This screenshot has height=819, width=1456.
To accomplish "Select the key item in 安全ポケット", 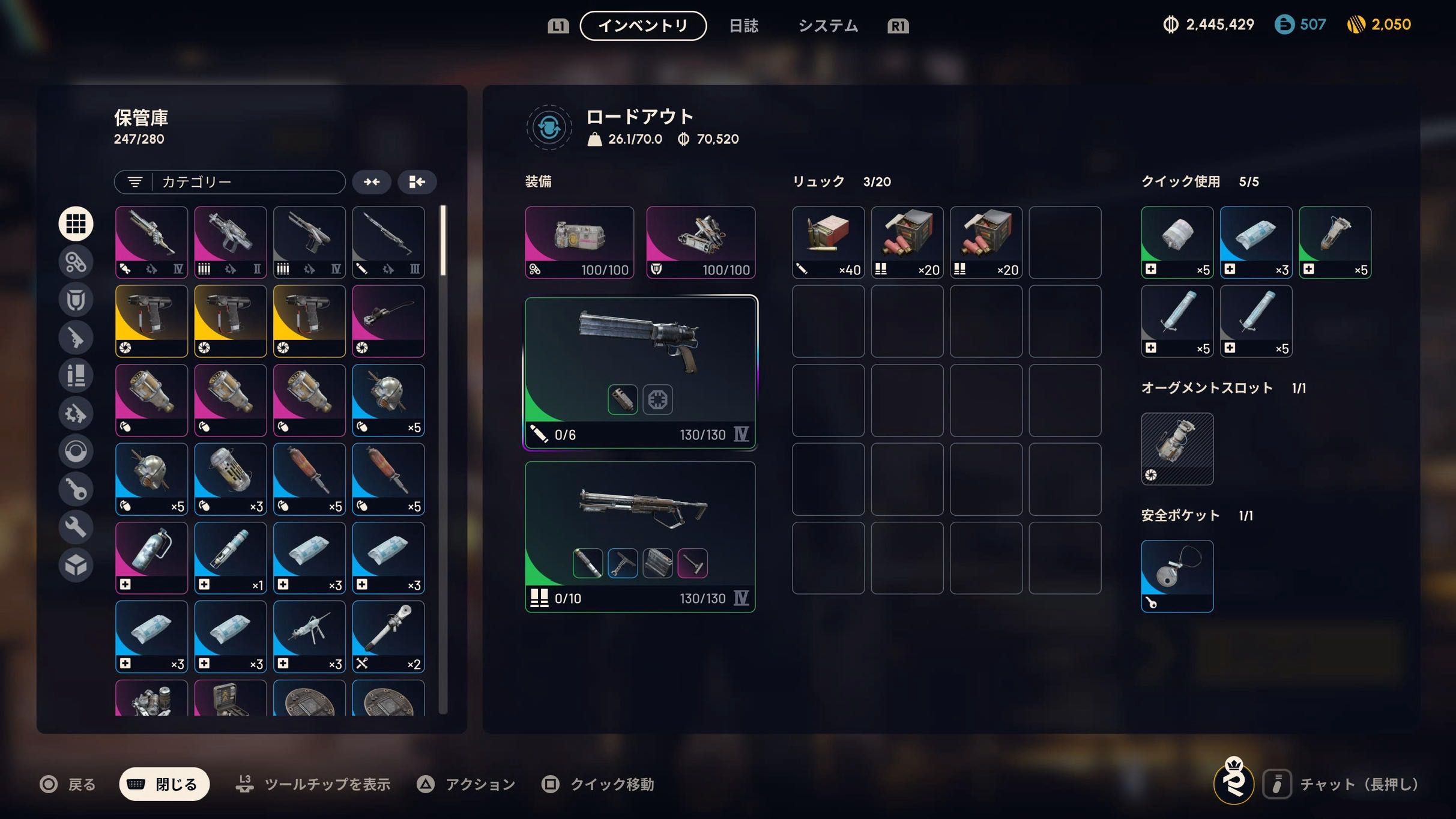I will pos(1177,576).
